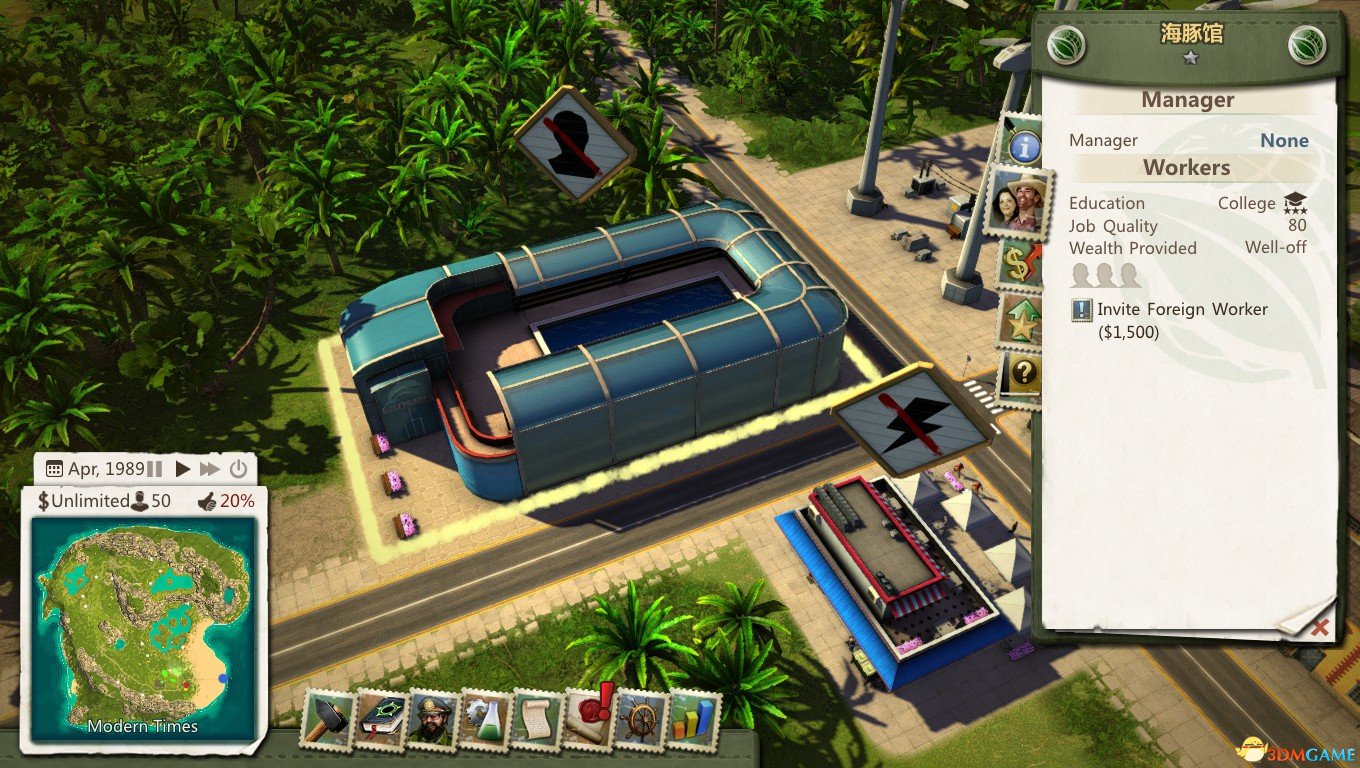
Task: Click the power button next to speed controls
Action: click(x=238, y=469)
